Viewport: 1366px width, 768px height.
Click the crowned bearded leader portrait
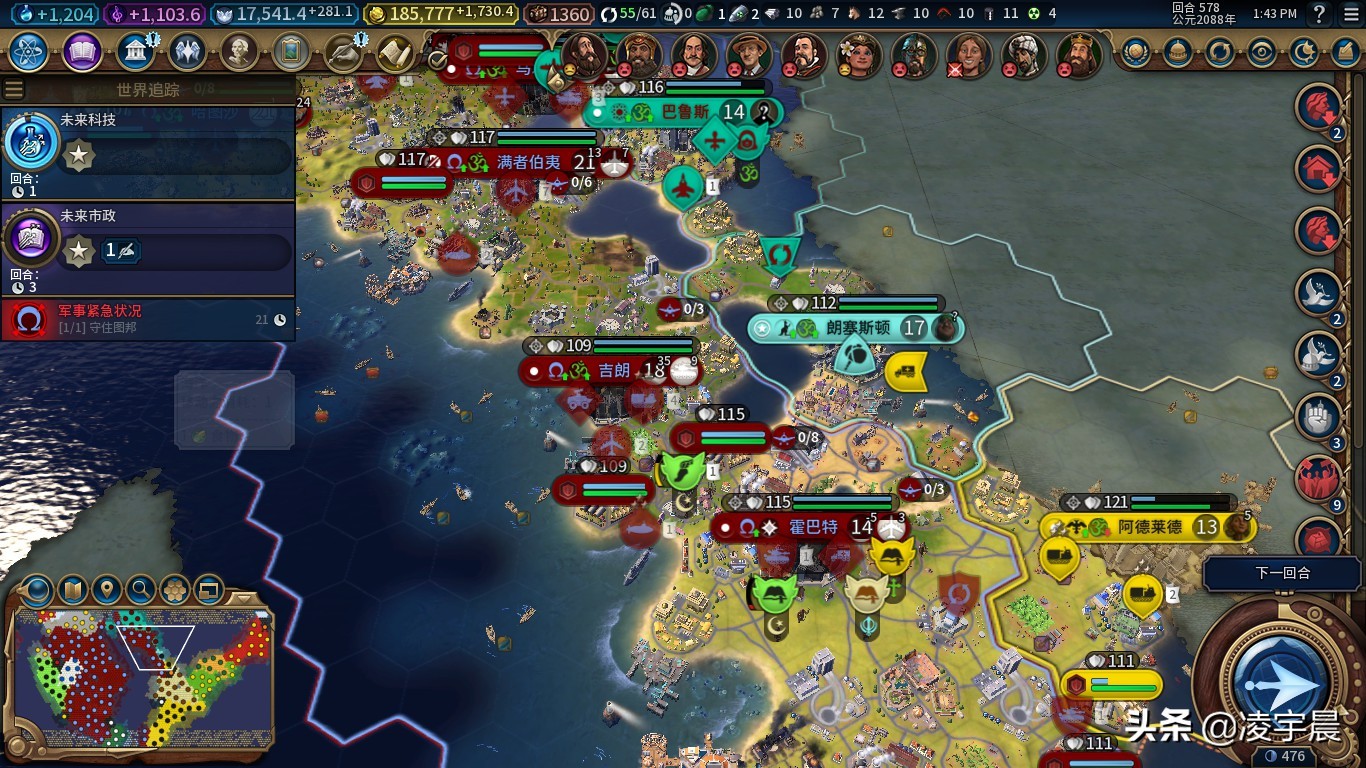[x=1078, y=55]
